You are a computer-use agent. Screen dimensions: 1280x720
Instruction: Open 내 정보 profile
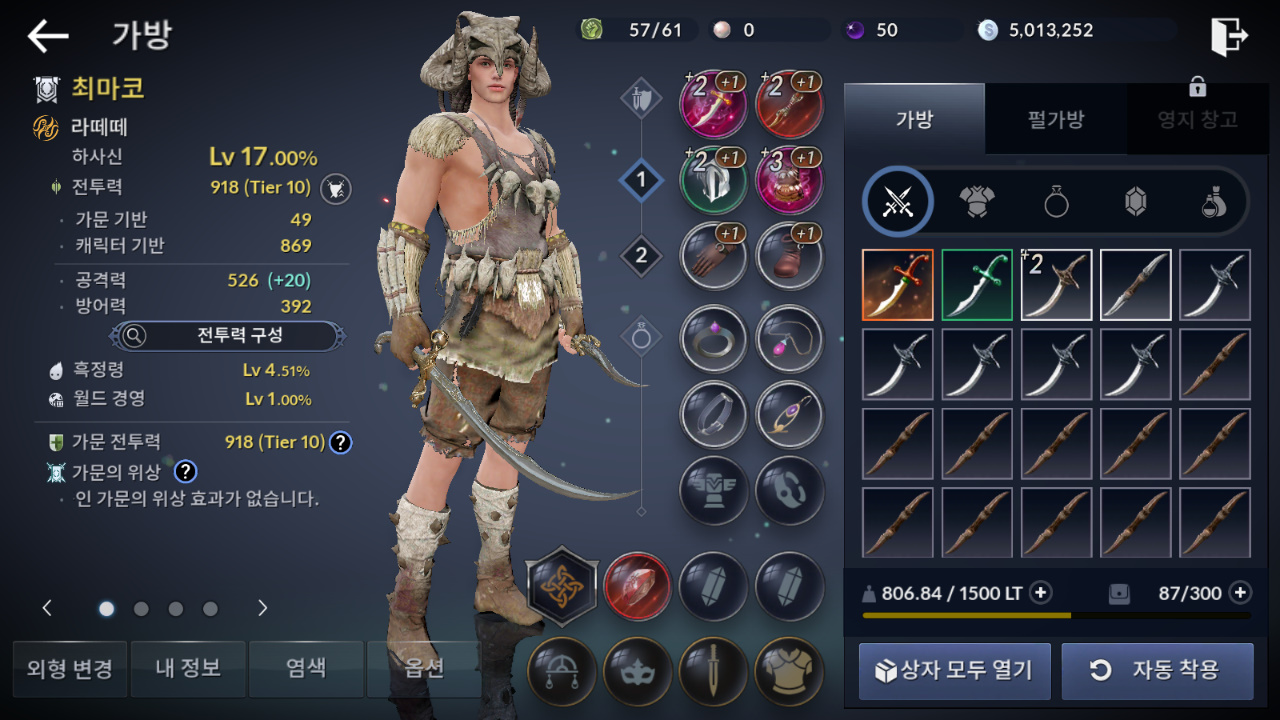coord(188,669)
